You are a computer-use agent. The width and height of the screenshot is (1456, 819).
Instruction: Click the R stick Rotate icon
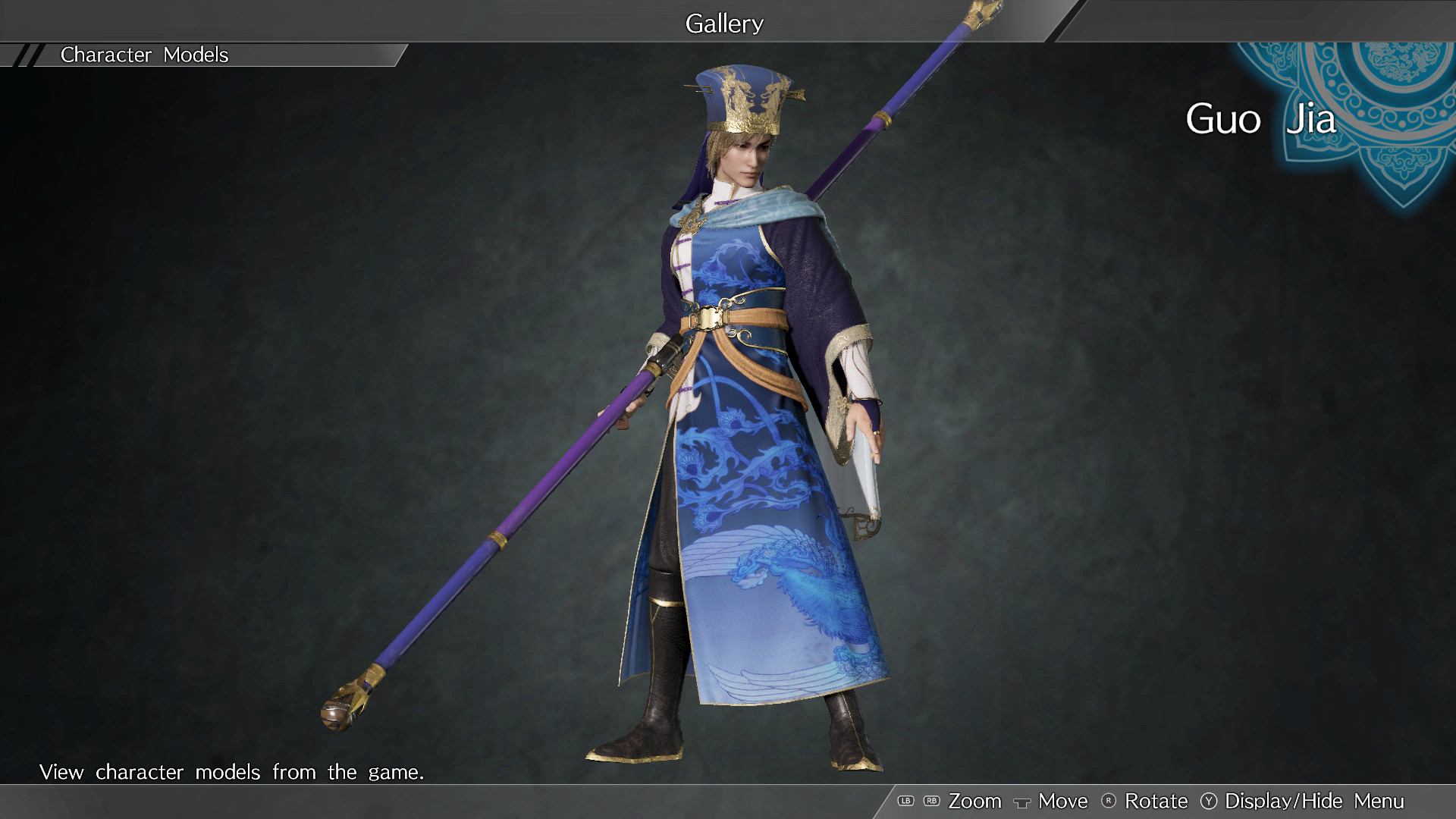coord(1110,801)
